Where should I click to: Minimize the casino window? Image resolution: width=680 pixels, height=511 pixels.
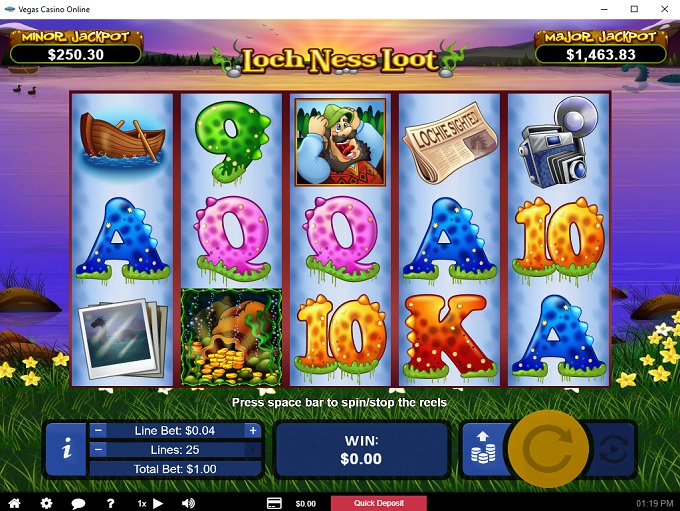(x=606, y=9)
